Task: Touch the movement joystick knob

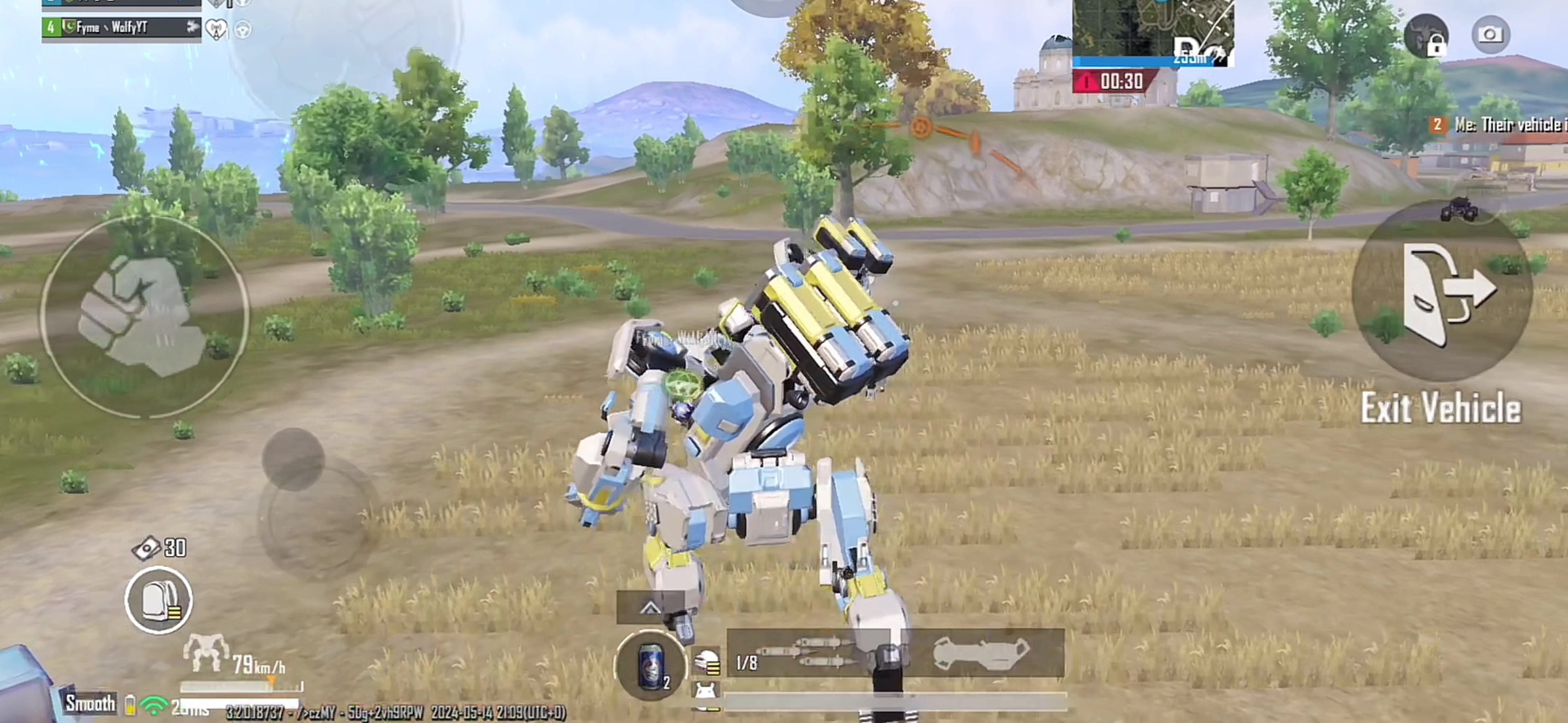Action: 293,459
